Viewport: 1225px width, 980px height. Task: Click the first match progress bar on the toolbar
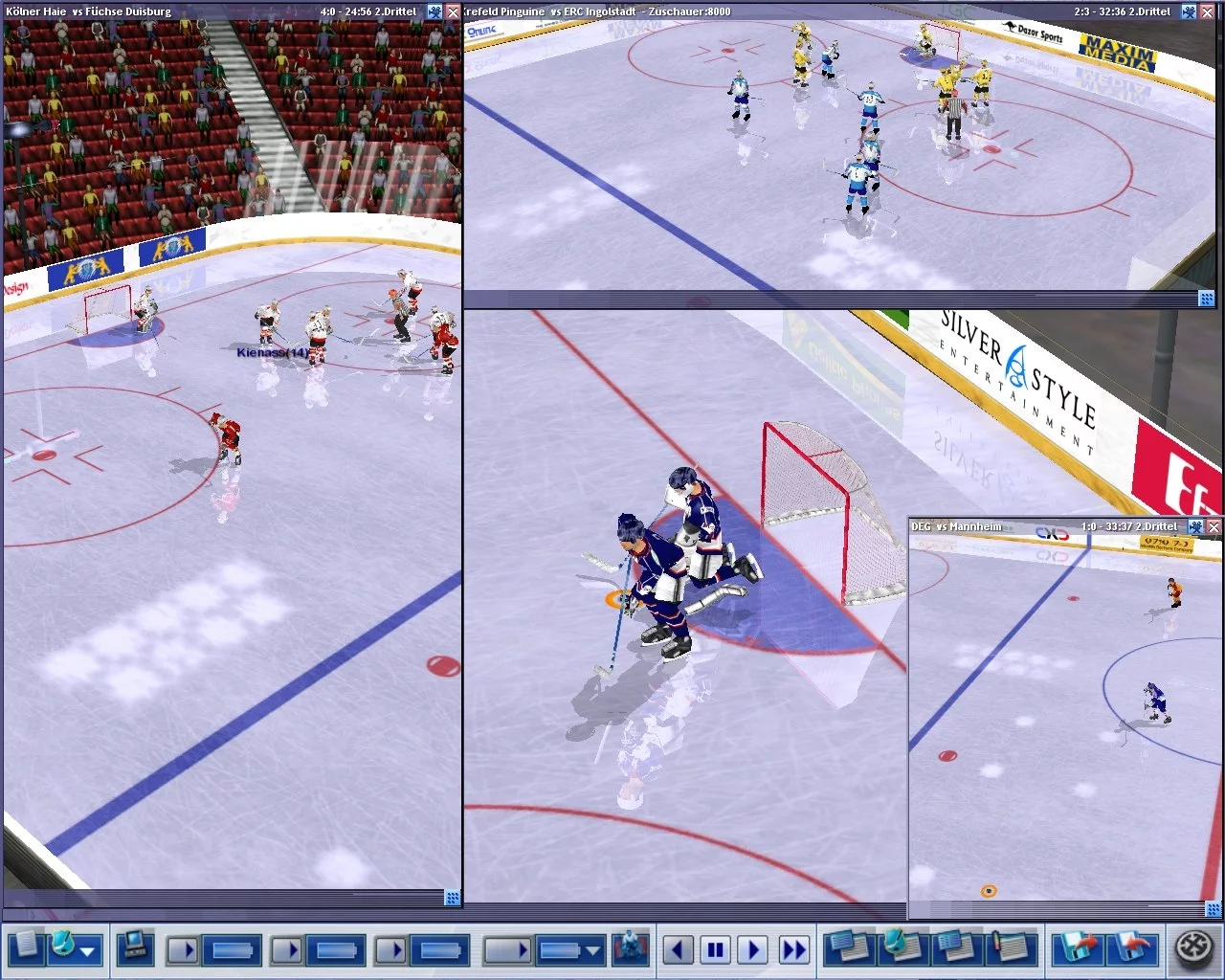pyautogui.click(x=230, y=949)
